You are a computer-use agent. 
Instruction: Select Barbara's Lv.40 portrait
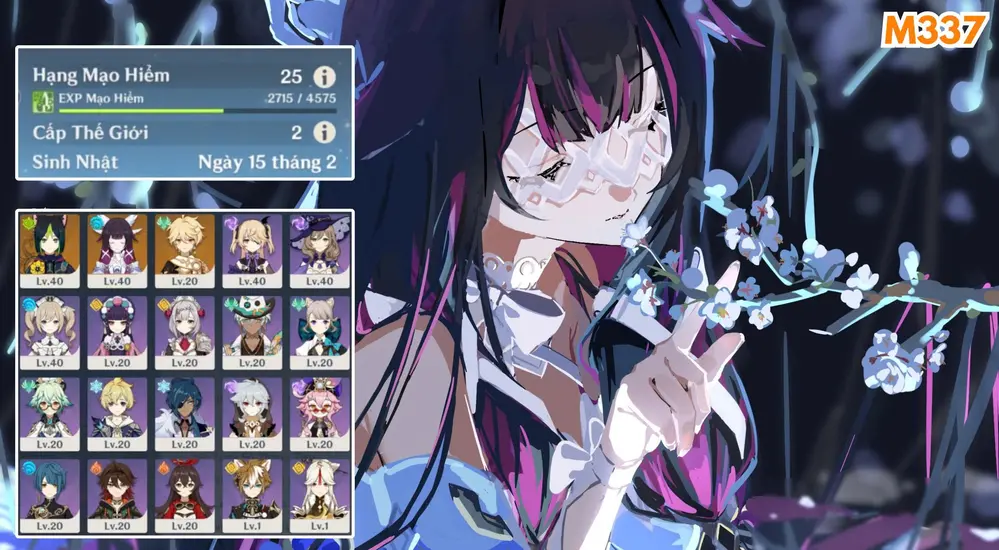point(49,332)
